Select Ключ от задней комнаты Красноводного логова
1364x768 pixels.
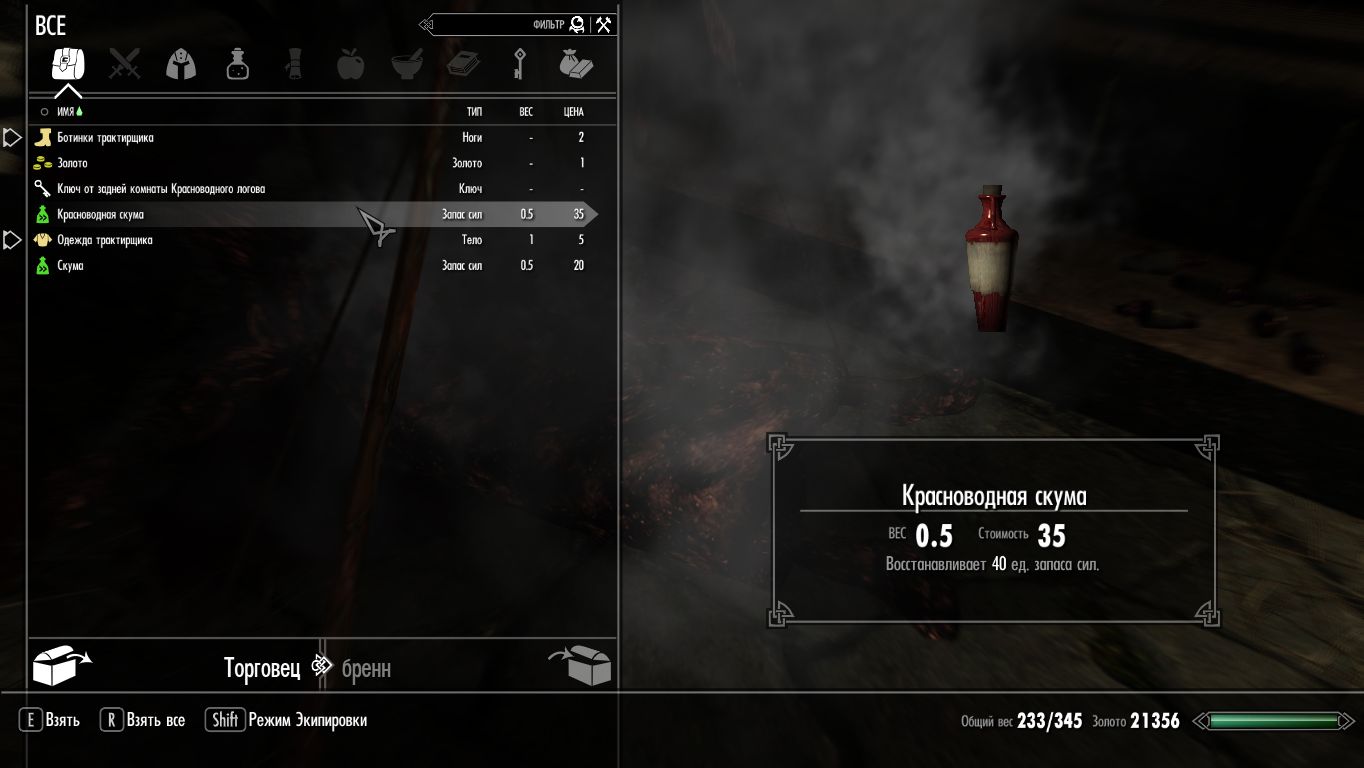pyautogui.click(x=160, y=189)
